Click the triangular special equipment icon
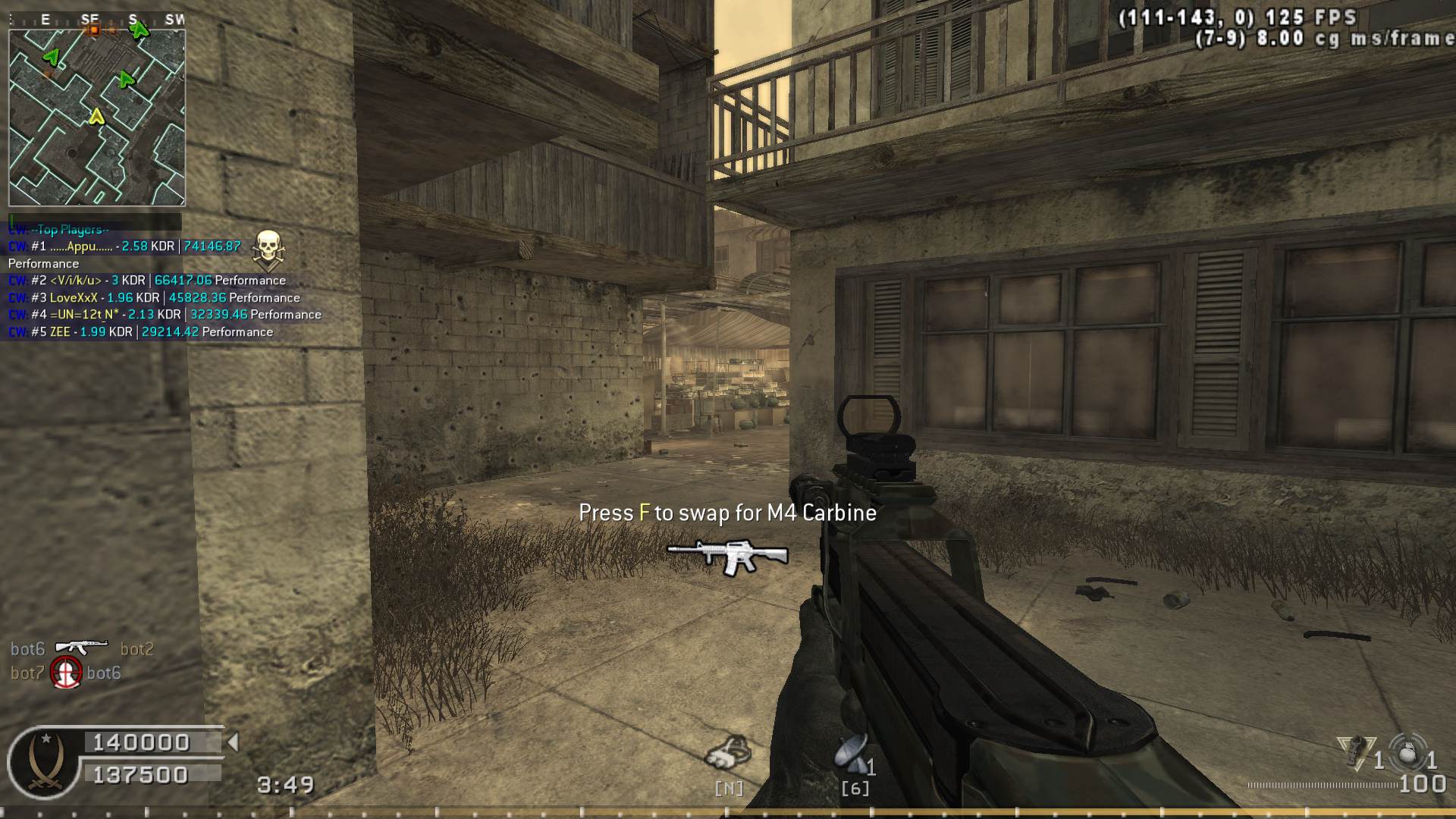The height and width of the screenshot is (819, 1456). tap(1357, 752)
